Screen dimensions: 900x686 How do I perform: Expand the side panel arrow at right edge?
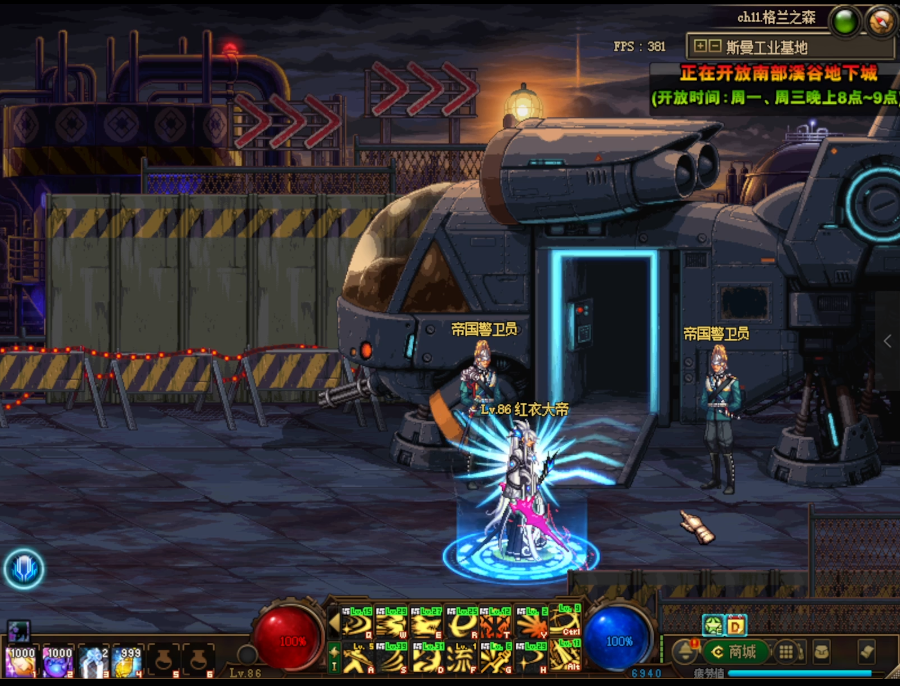[887, 341]
